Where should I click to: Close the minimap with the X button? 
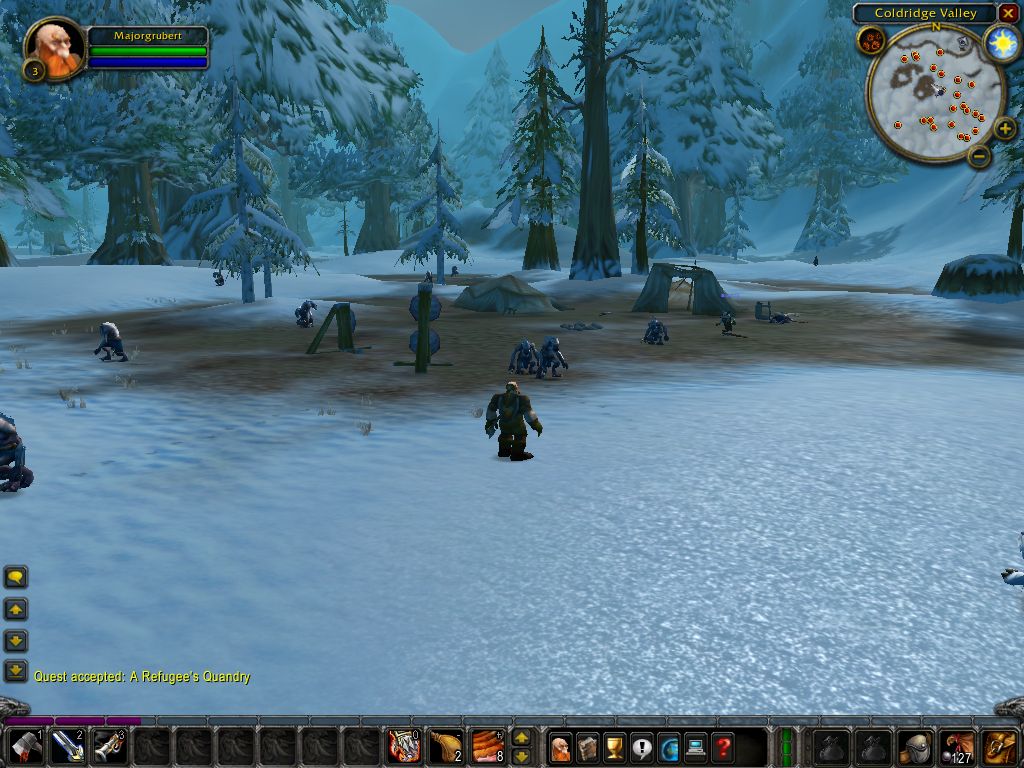pyautogui.click(x=1008, y=13)
